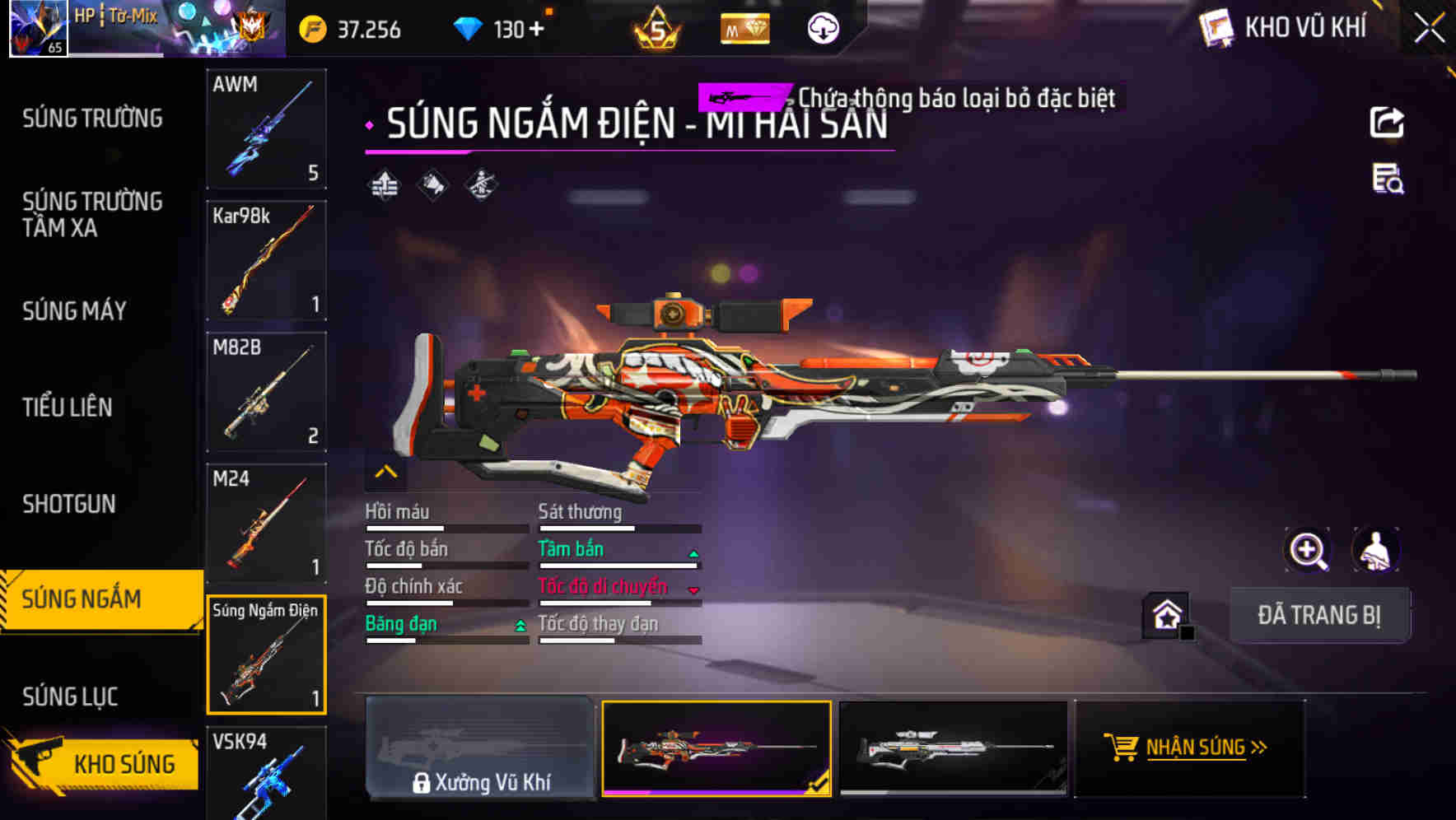Open the Súng Trường Tầm Xa category
Screen dimensions: 1456x820
[92, 214]
